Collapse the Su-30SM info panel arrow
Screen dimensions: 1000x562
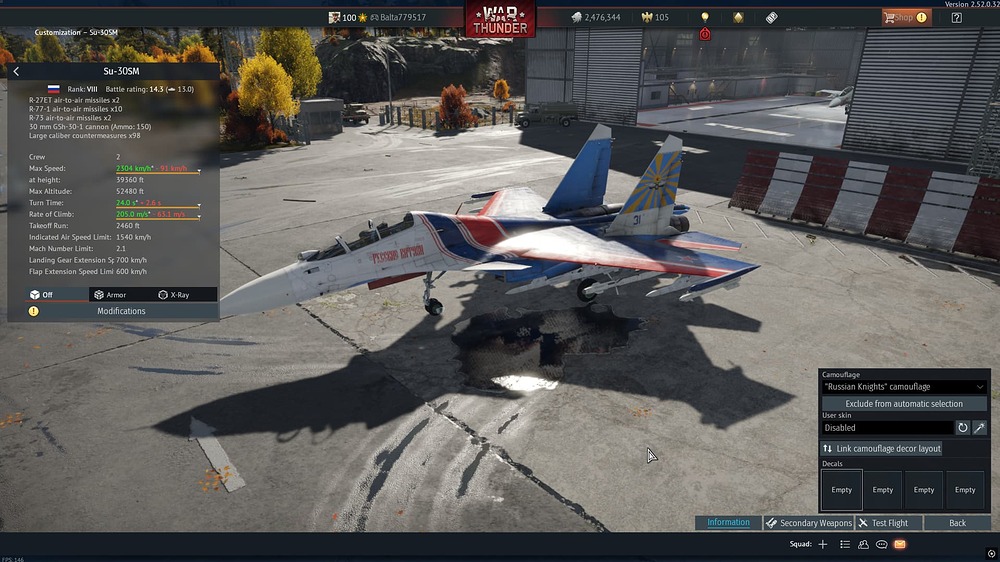click(16, 72)
